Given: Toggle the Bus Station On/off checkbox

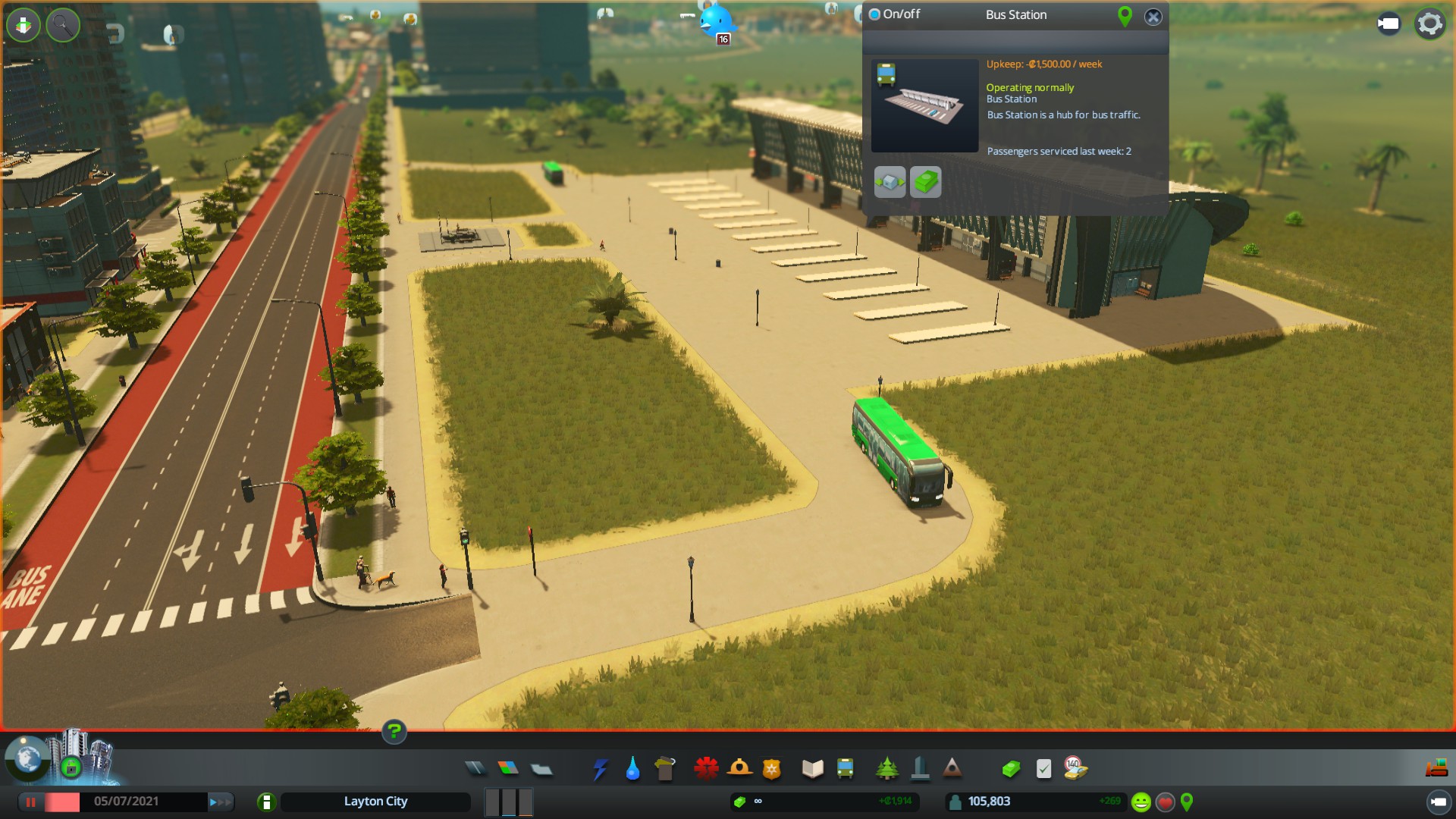Looking at the screenshot, I should [874, 14].
